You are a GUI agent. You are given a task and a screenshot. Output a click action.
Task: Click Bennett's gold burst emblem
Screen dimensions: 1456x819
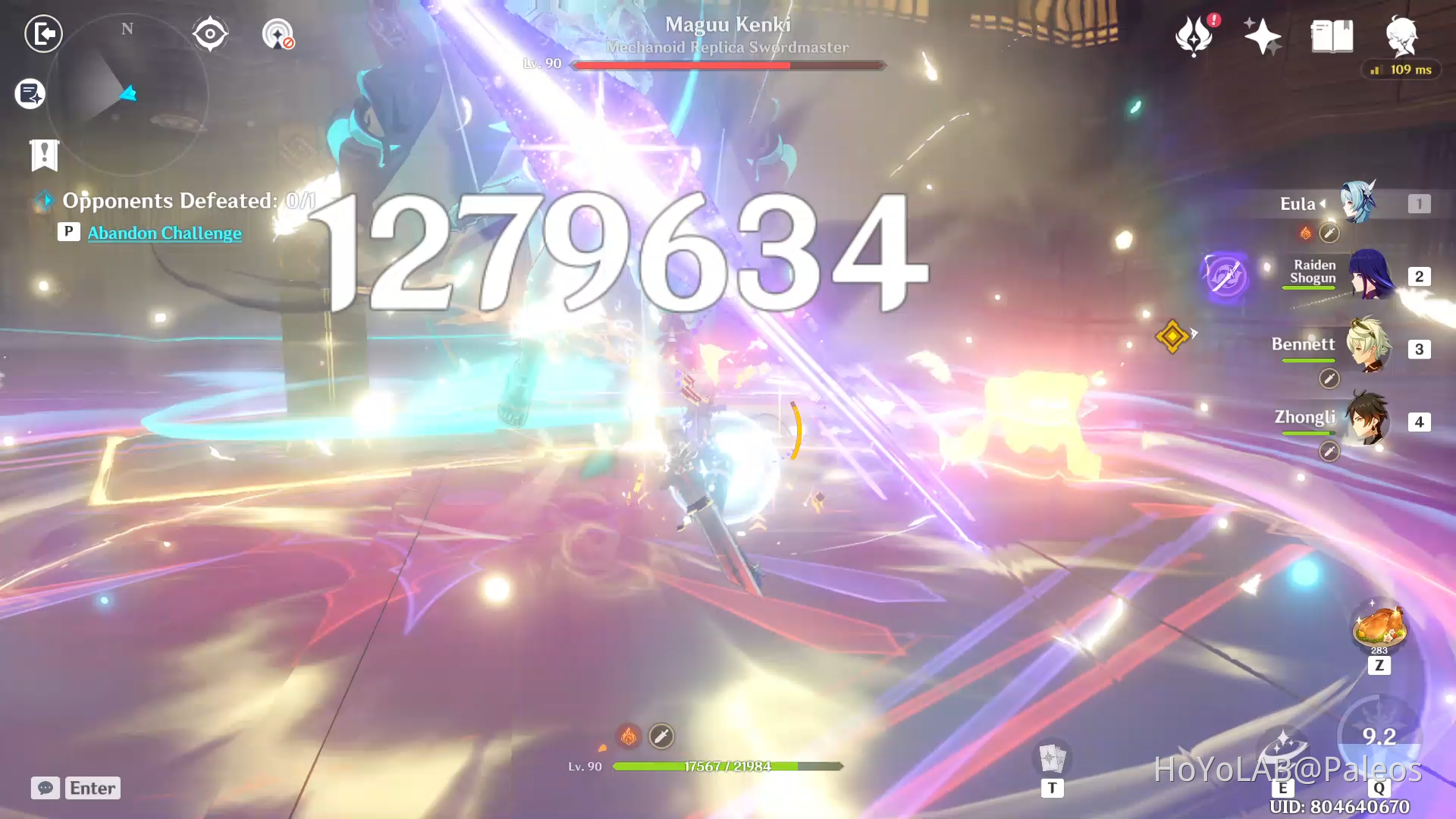pos(1172,337)
